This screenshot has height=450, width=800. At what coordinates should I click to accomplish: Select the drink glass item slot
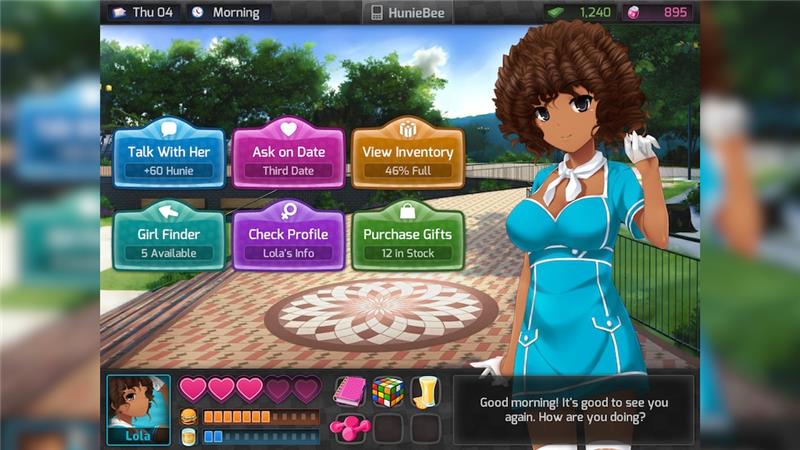click(426, 391)
